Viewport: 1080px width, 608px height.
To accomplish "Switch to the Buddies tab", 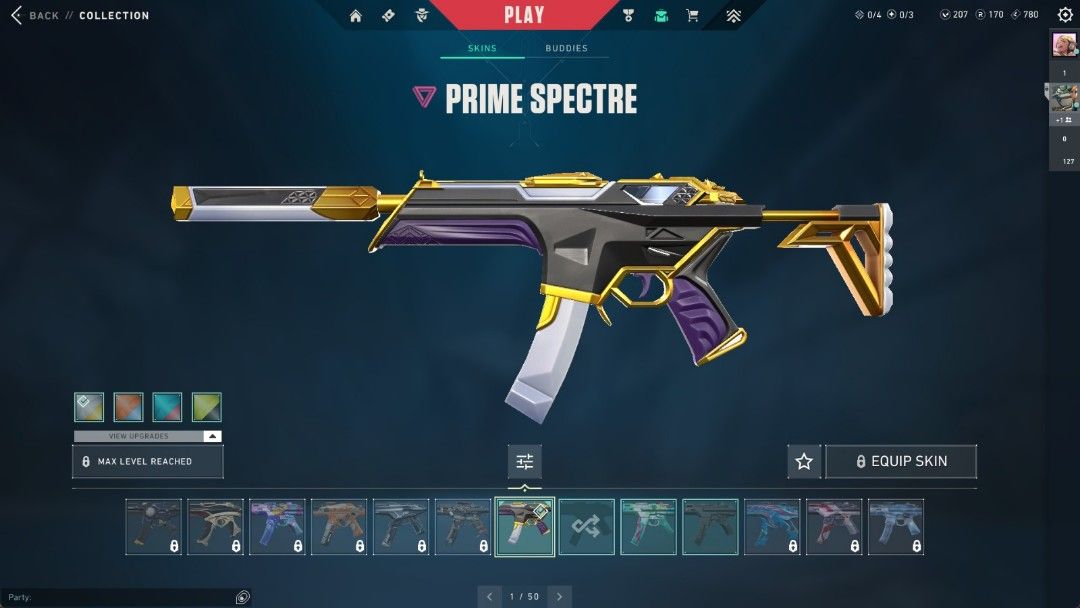I will point(566,48).
